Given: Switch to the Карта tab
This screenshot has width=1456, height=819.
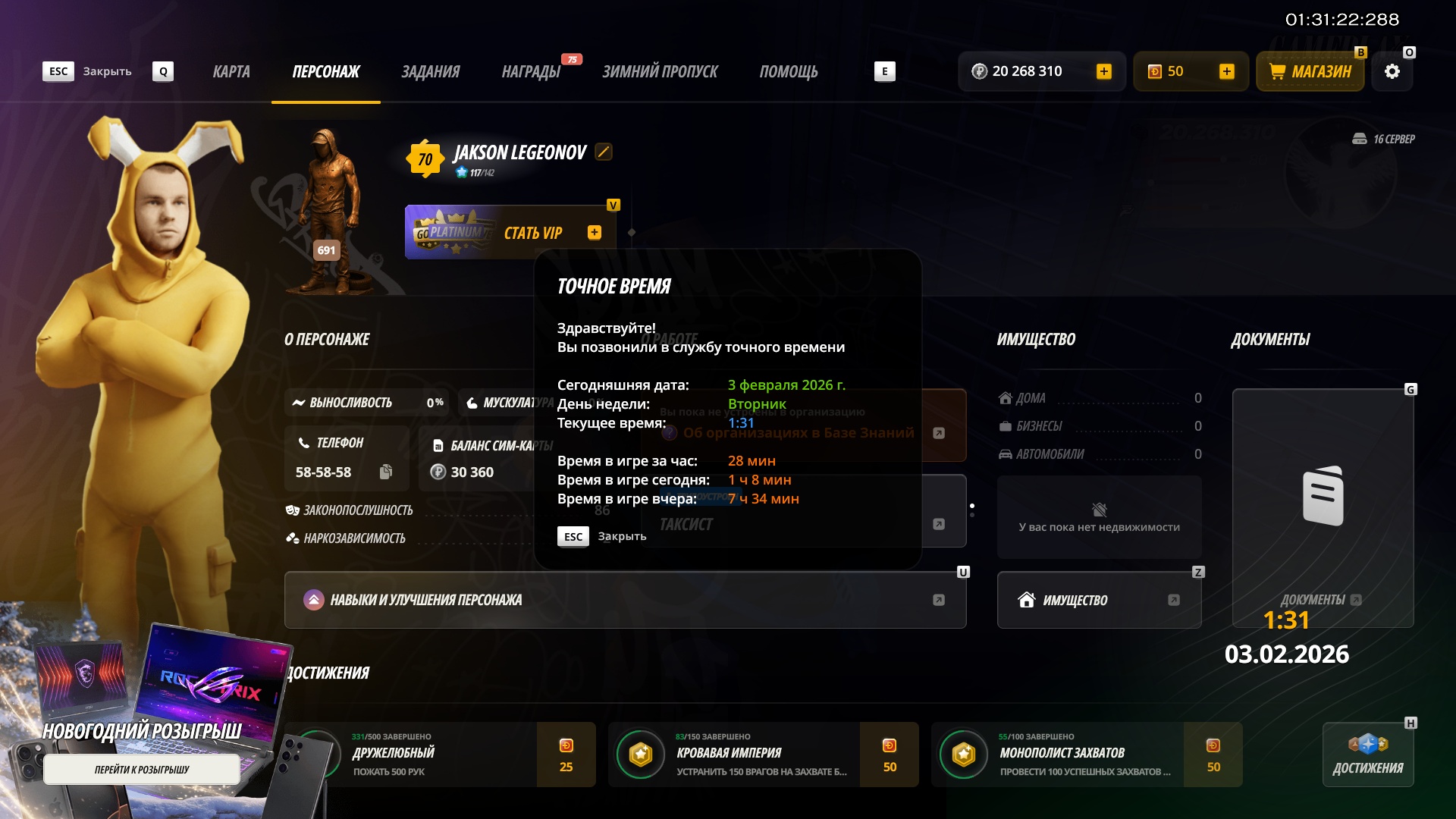Looking at the screenshot, I should click(231, 72).
